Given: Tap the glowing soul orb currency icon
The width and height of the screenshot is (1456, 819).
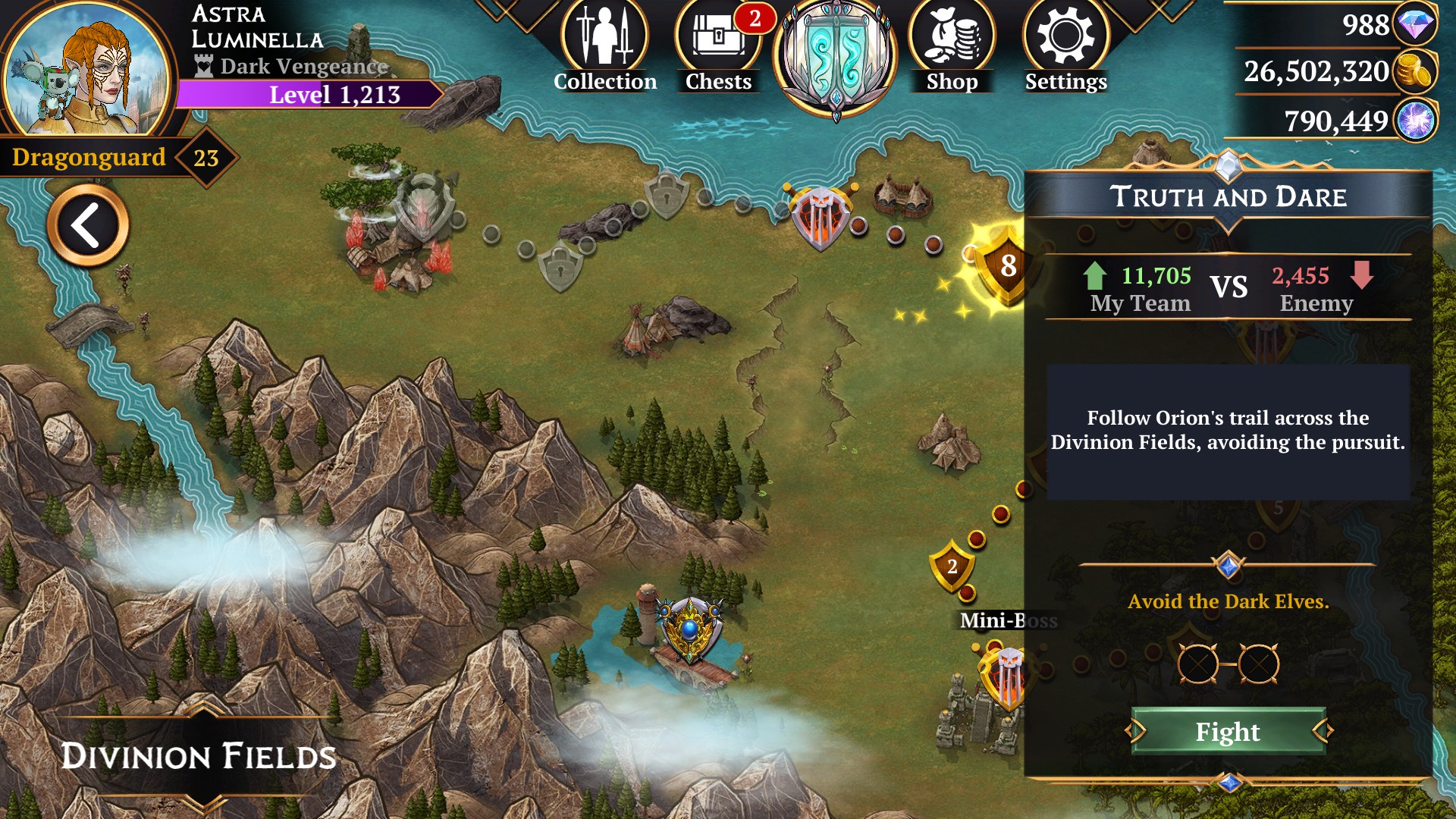Looking at the screenshot, I should pyautogui.click(x=1415, y=121).
